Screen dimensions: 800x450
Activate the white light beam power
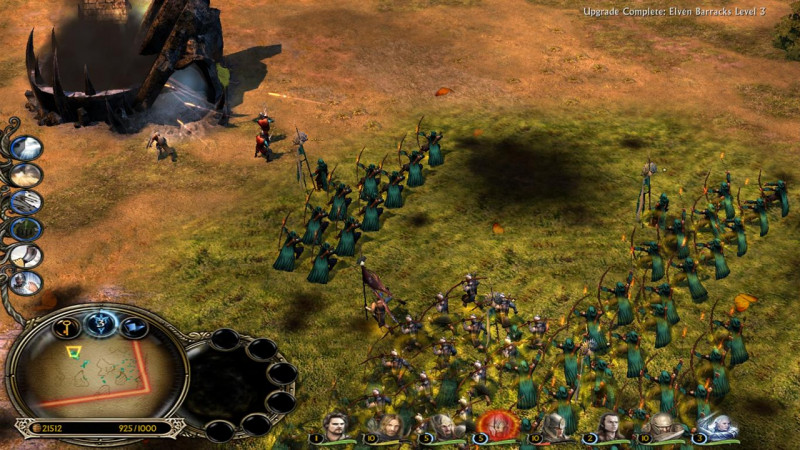pyautogui.click(x=26, y=148)
